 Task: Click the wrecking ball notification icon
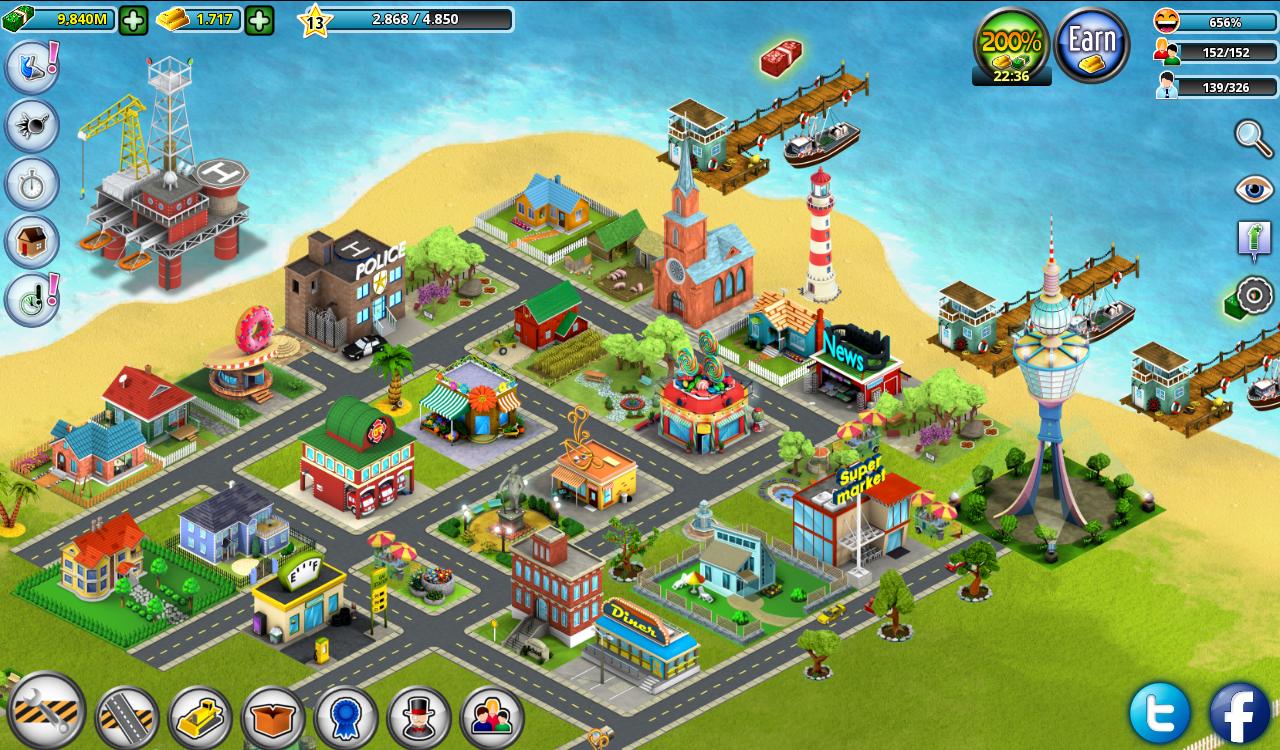(x=30, y=128)
